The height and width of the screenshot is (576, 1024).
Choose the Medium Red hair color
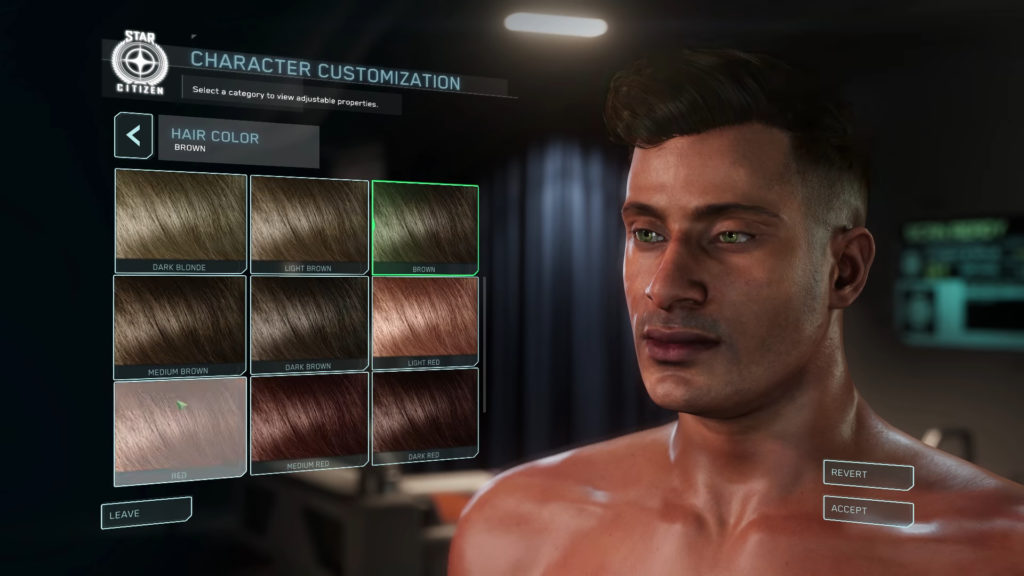click(309, 418)
